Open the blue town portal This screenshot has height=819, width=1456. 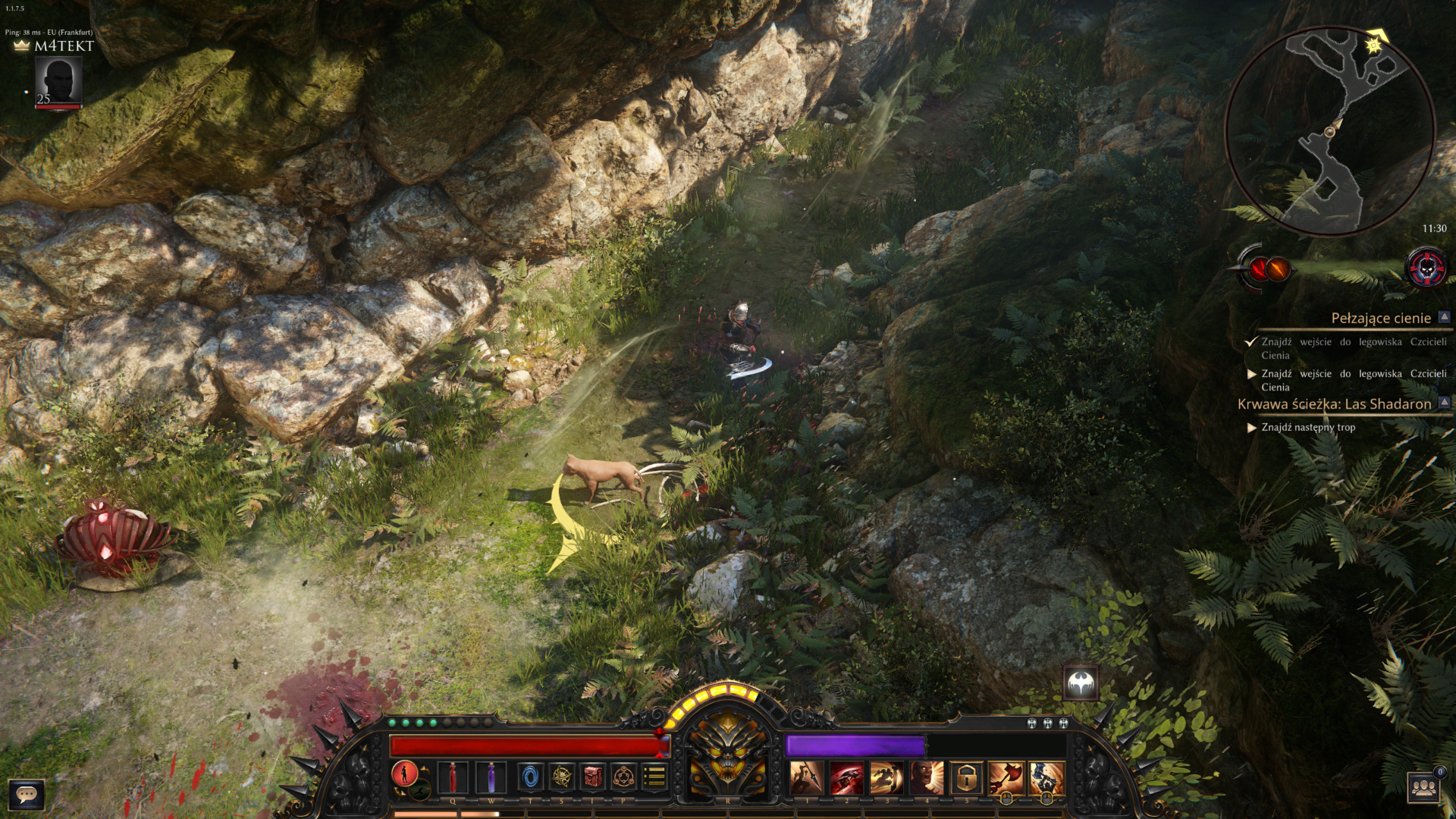pos(530,777)
